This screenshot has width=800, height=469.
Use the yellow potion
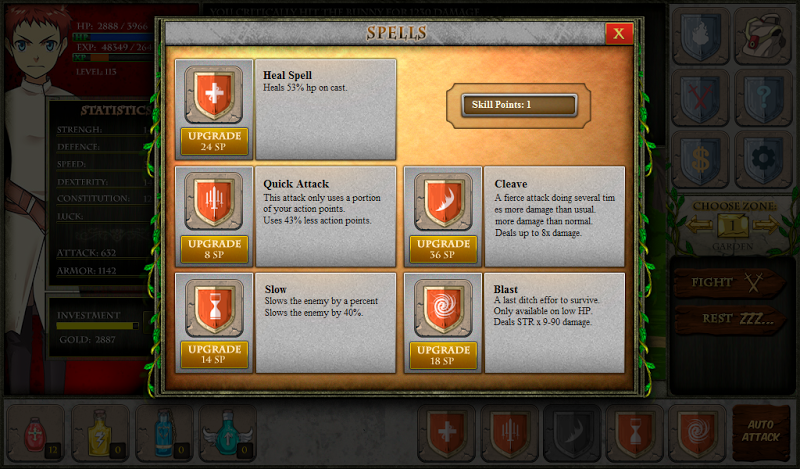point(100,432)
